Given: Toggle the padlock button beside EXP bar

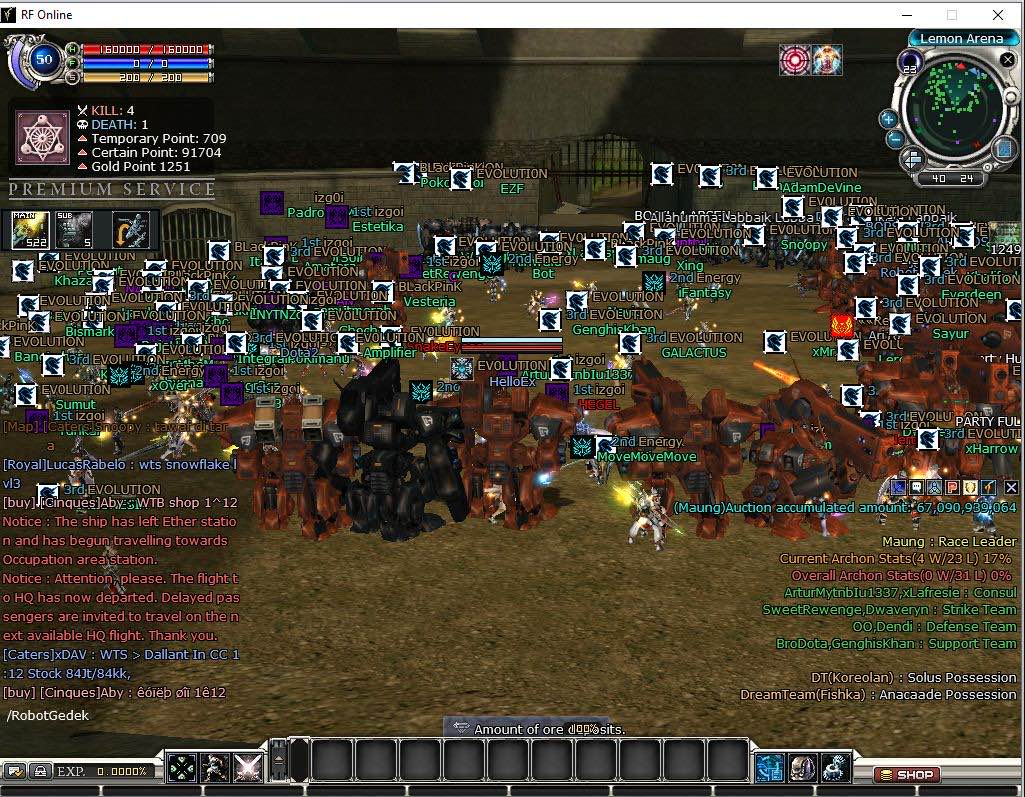Looking at the screenshot, I should (39, 771).
